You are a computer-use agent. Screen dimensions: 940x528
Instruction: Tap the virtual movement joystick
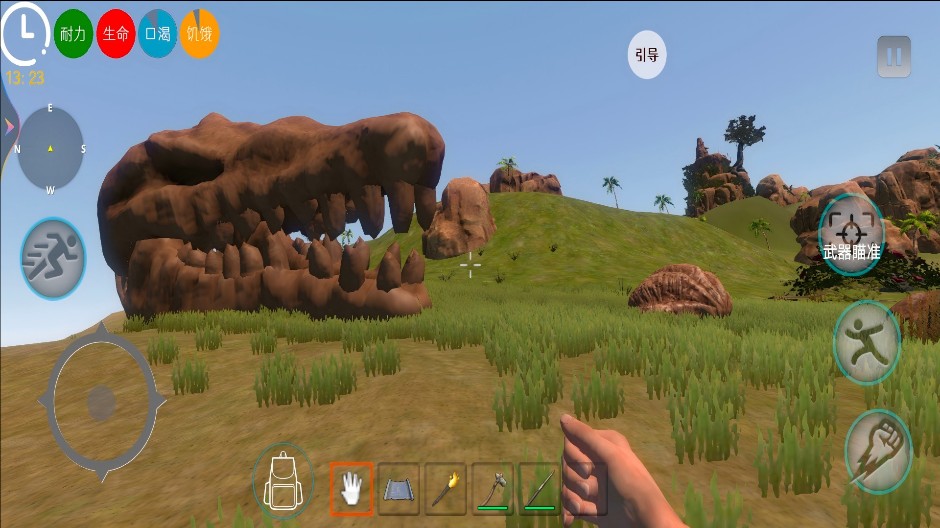(100, 403)
